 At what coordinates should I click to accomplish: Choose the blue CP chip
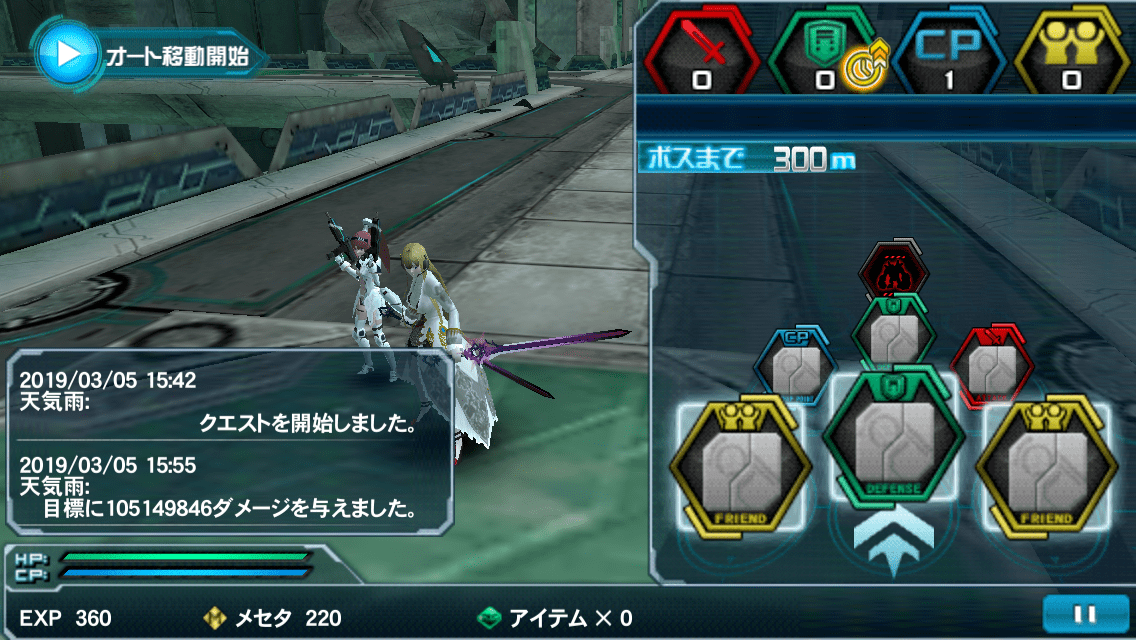tap(793, 364)
